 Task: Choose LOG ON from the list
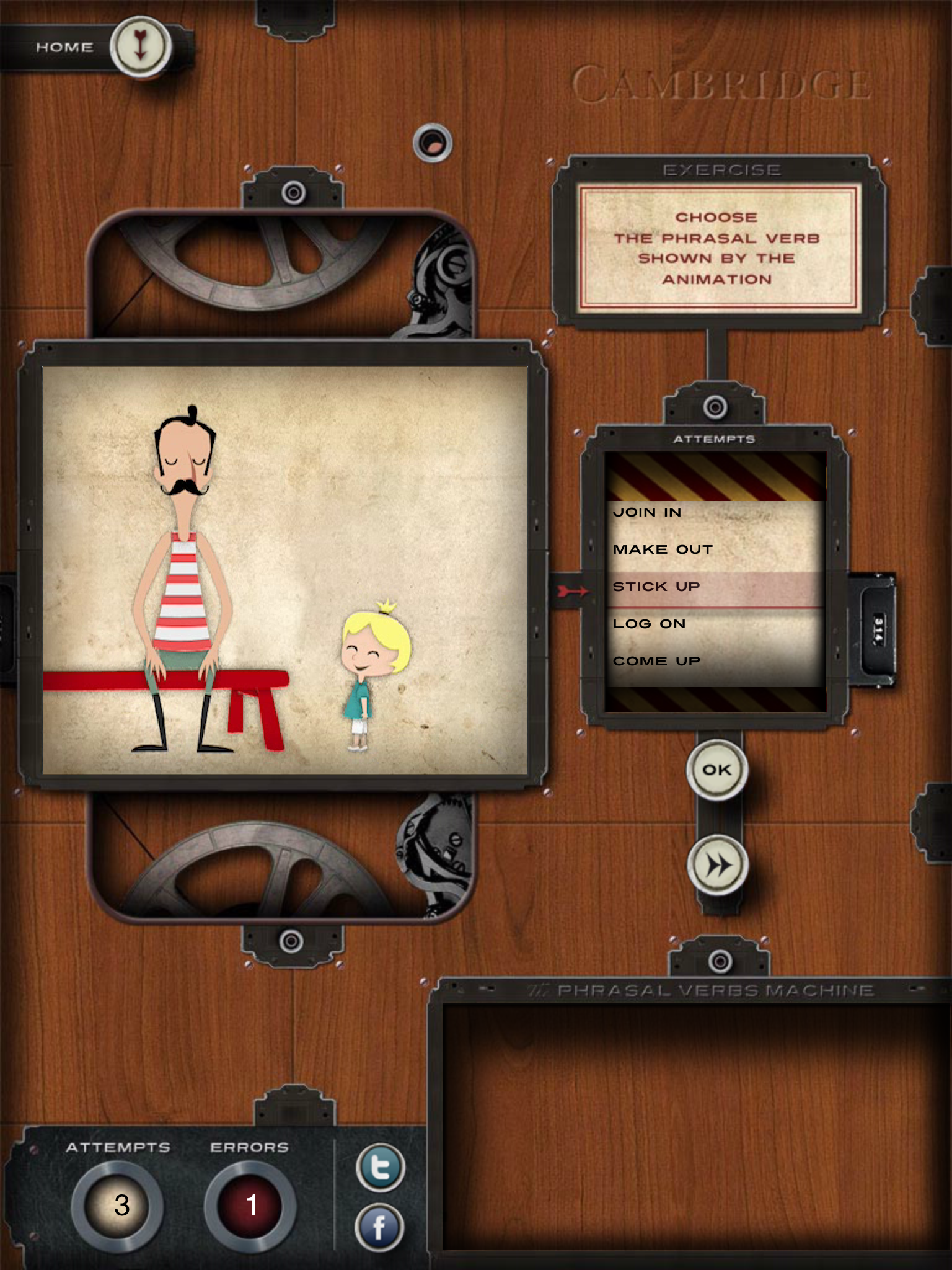pos(649,624)
